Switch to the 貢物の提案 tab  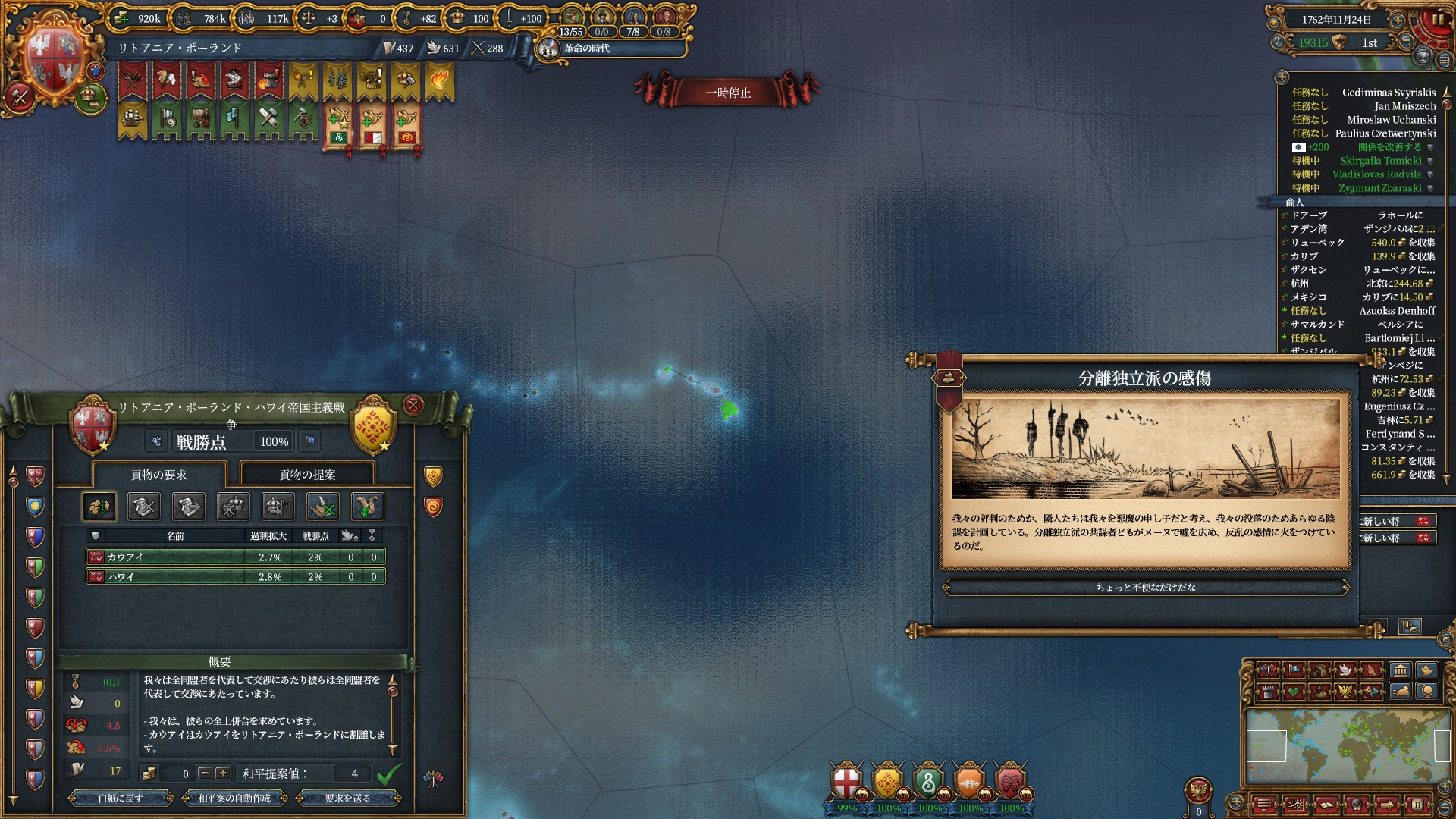pyautogui.click(x=307, y=475)
